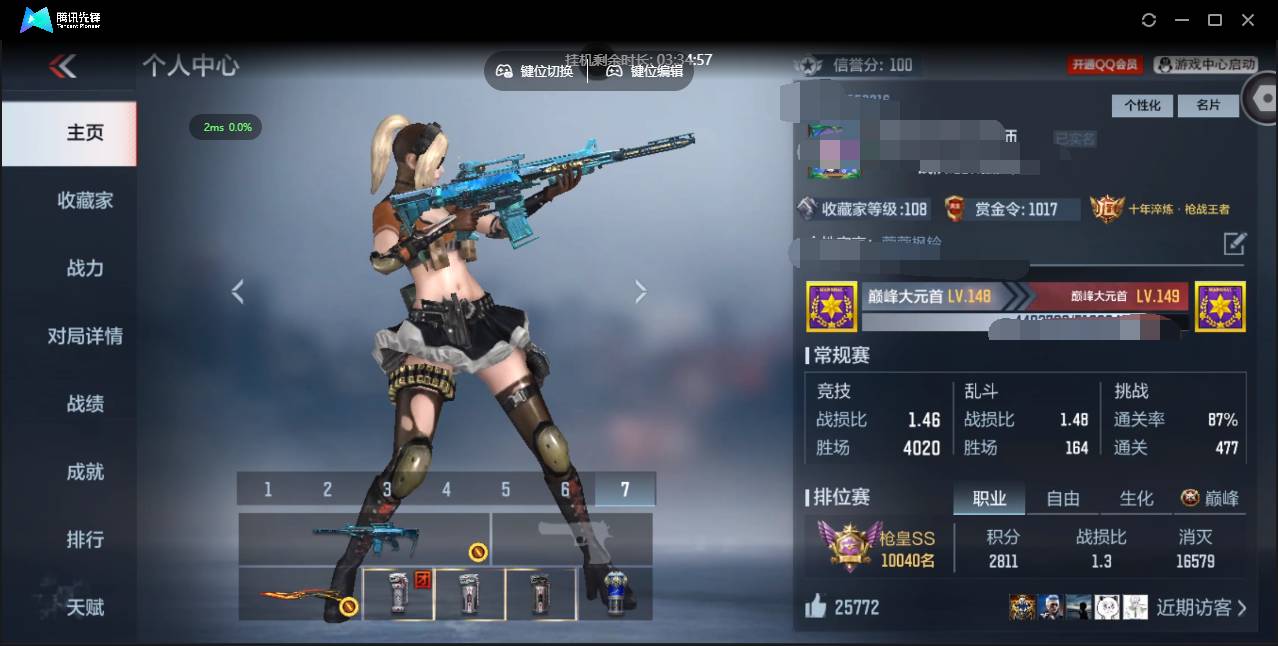Open the 收藏家 menu entry
The height and width of the screenshot is (646, 1278).
[85, 200]
